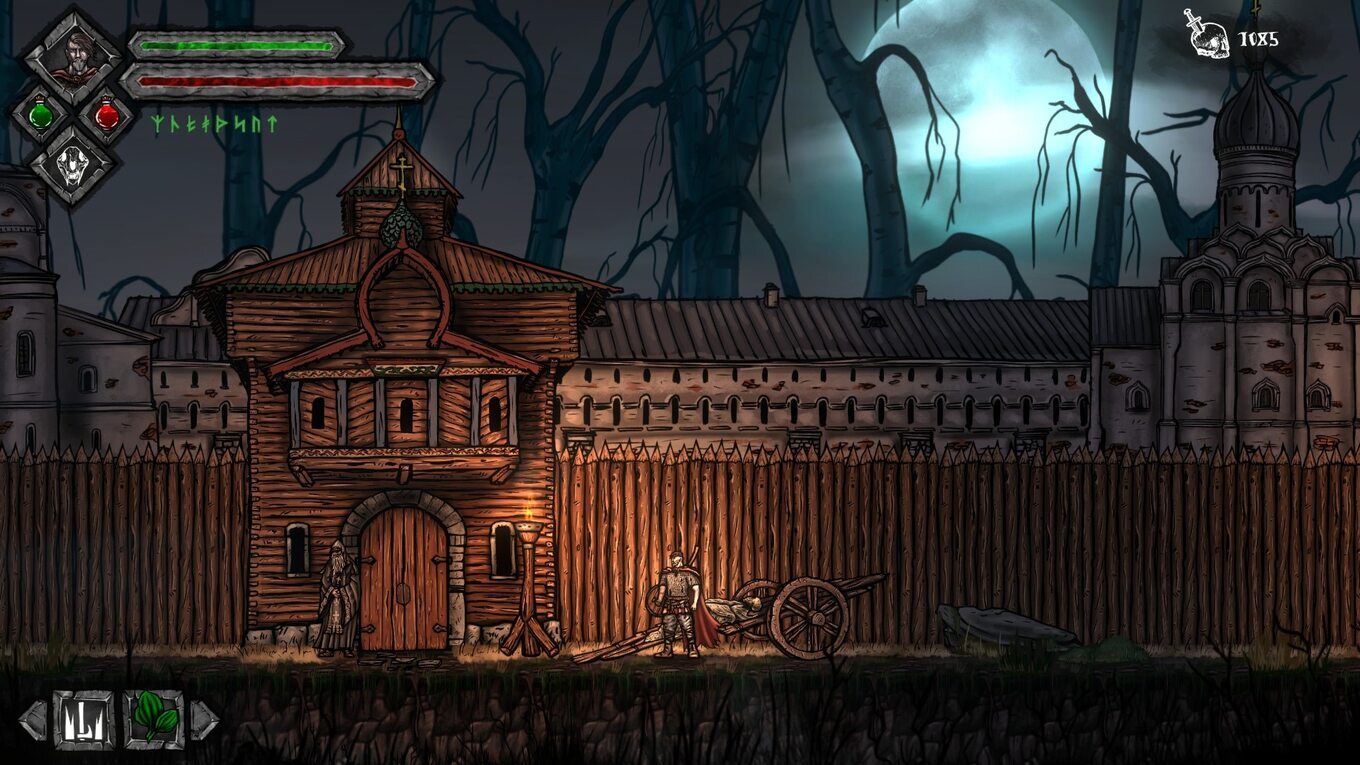Click the hero portrait diamond
The image size is (1360, 765).
[73, 57]
